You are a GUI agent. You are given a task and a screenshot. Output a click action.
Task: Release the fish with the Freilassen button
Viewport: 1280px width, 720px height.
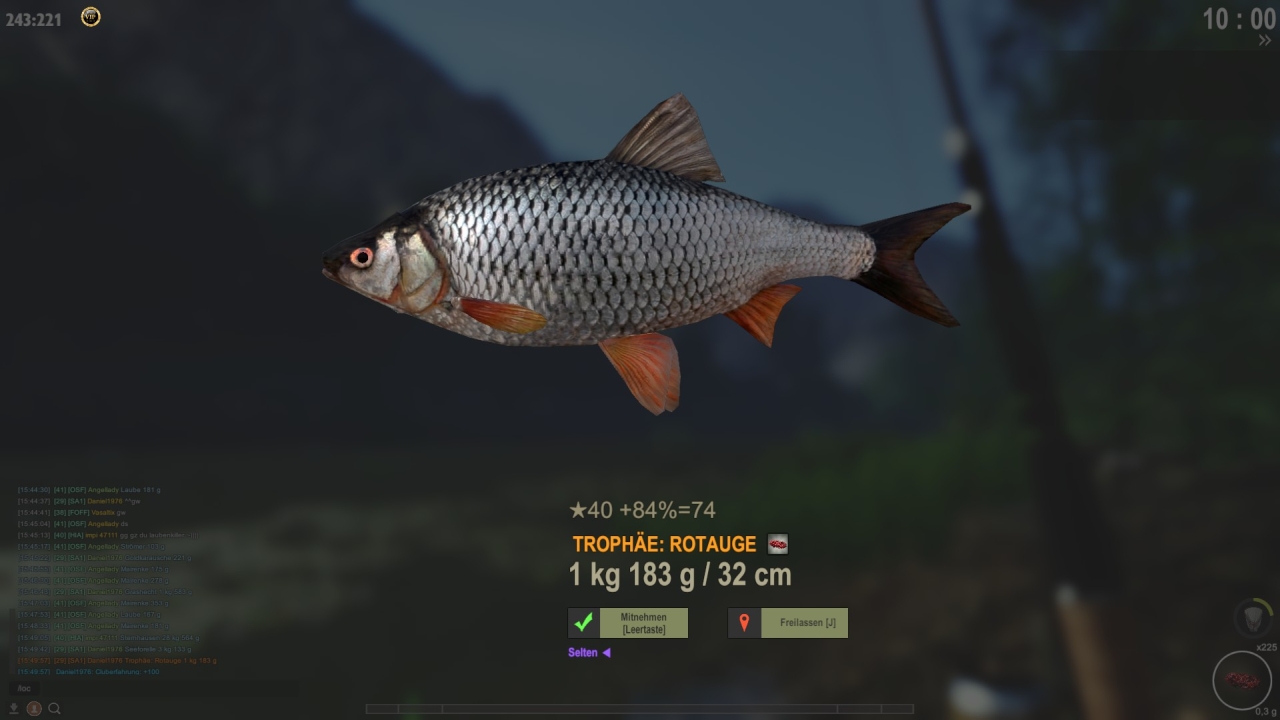(x=788, y=623)
